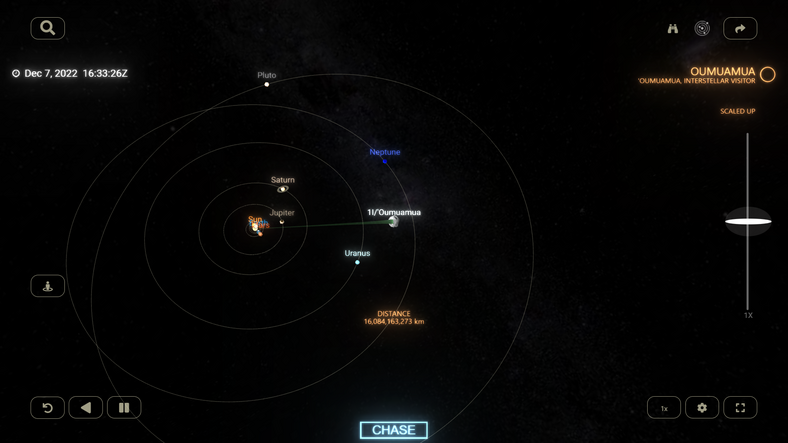This screenshot has height=443, width=788.
Task: Open the magnifying glass search button
Action: coord(47,28)
